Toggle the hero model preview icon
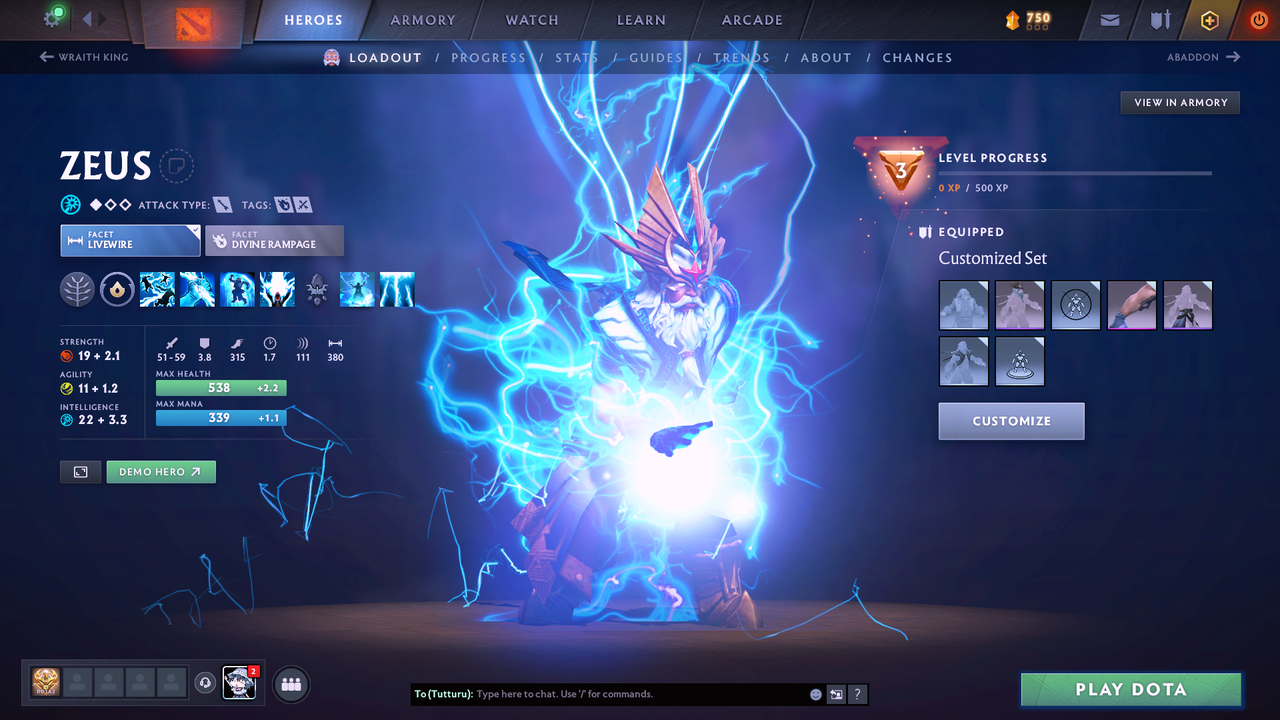 [x=80, y=471]
